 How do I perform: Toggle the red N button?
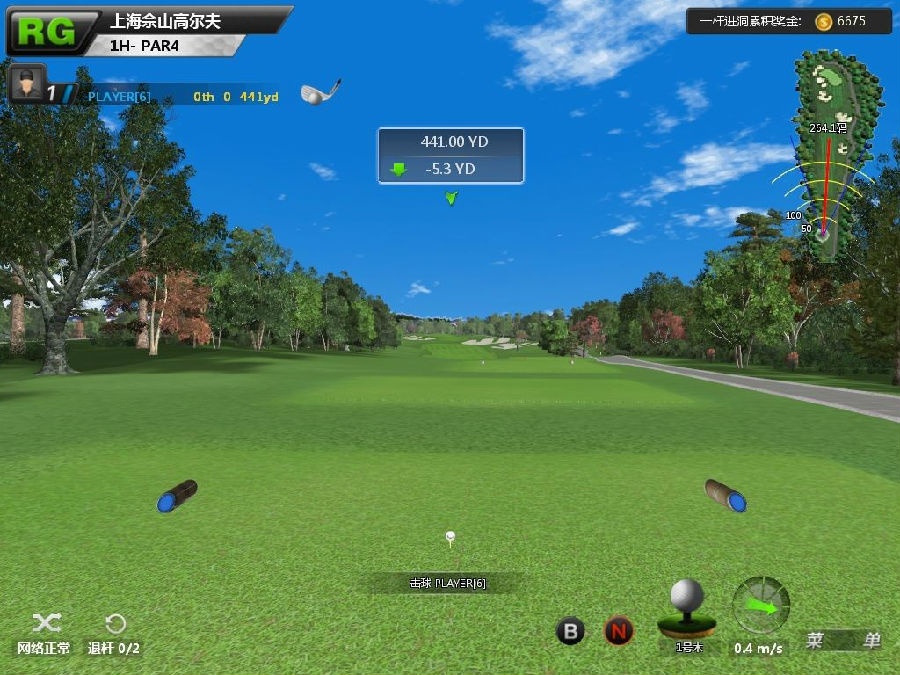point(619,631)
